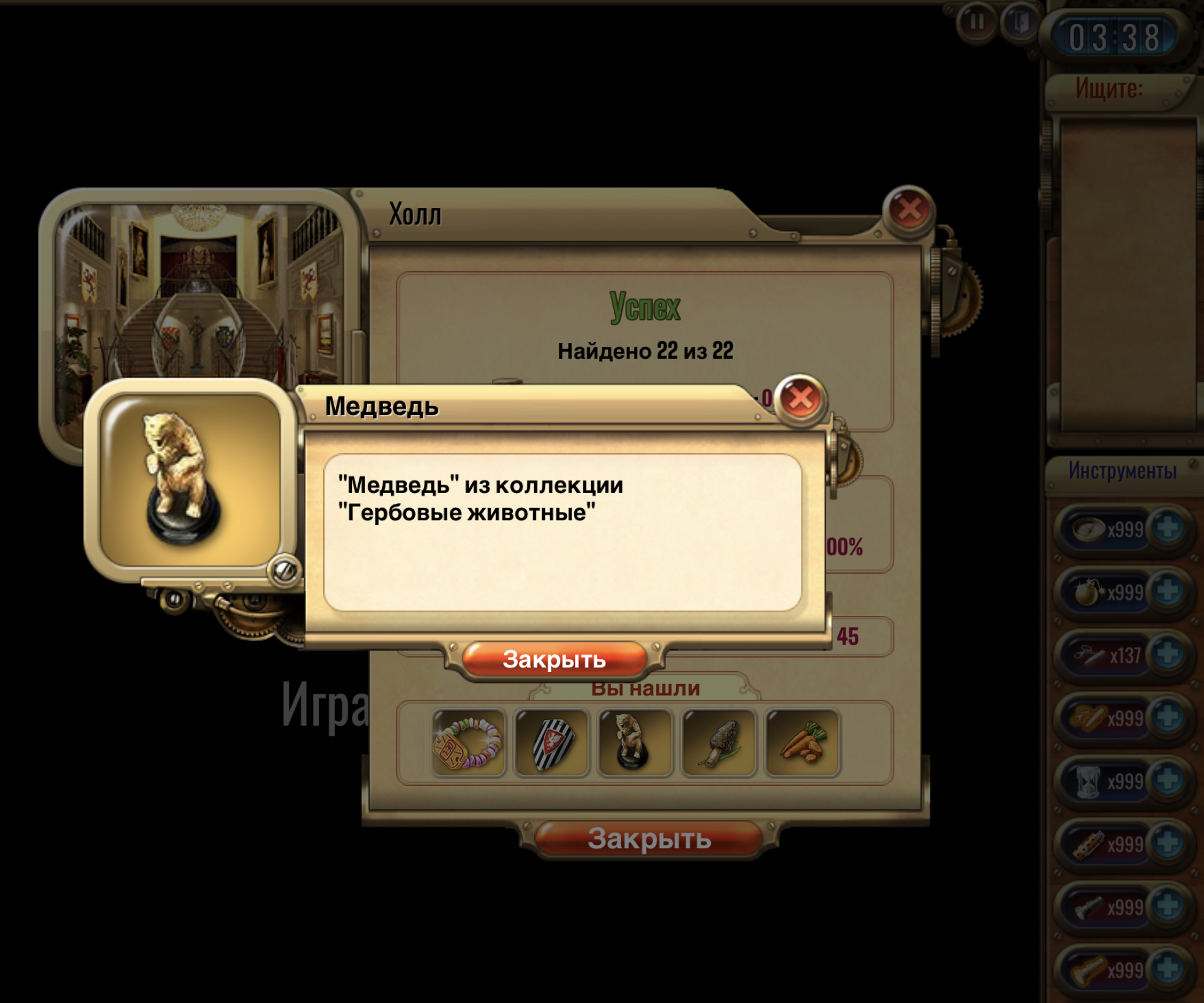Viewport: 1204px width, 1003px height.
Task: Exit the level via the door icon
Action: [x=1020, y=23]
